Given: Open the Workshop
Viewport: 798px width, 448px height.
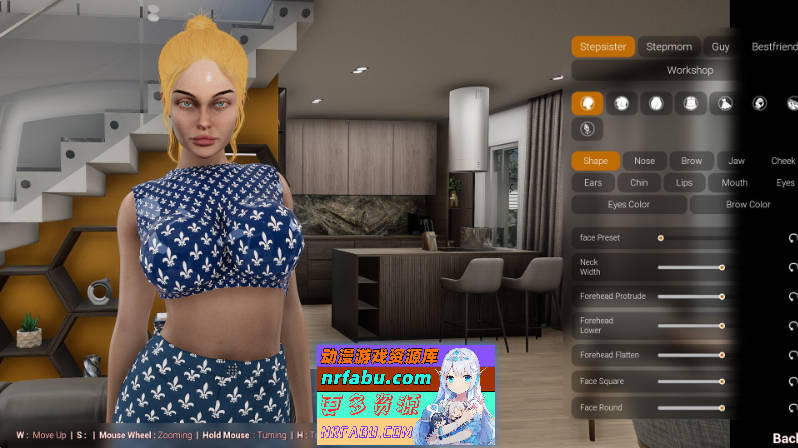Looking at the screenshot, I should click(689, 71).
